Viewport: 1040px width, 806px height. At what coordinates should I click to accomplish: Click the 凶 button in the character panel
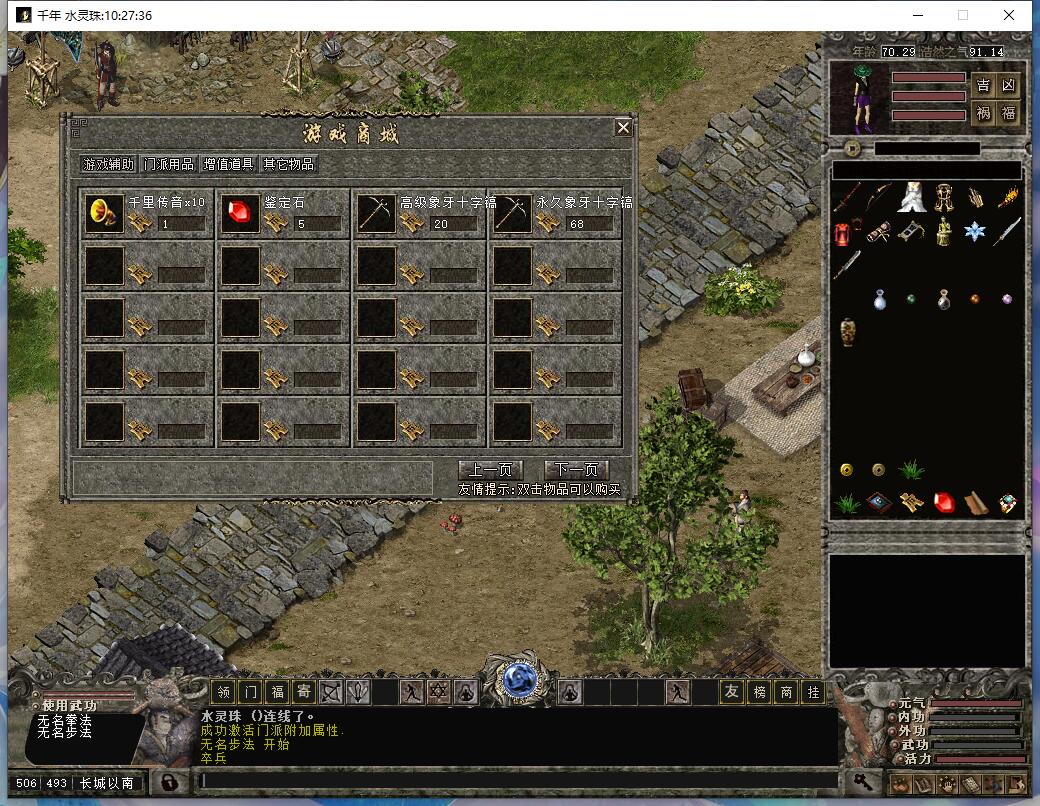coord(1008,85)
